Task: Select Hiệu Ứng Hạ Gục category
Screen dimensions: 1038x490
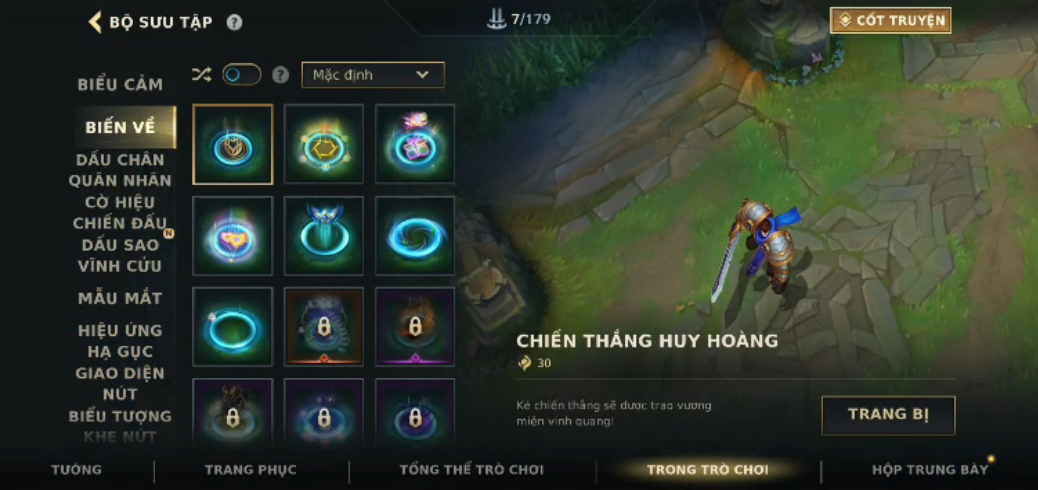Action: [x=120, y=341]
